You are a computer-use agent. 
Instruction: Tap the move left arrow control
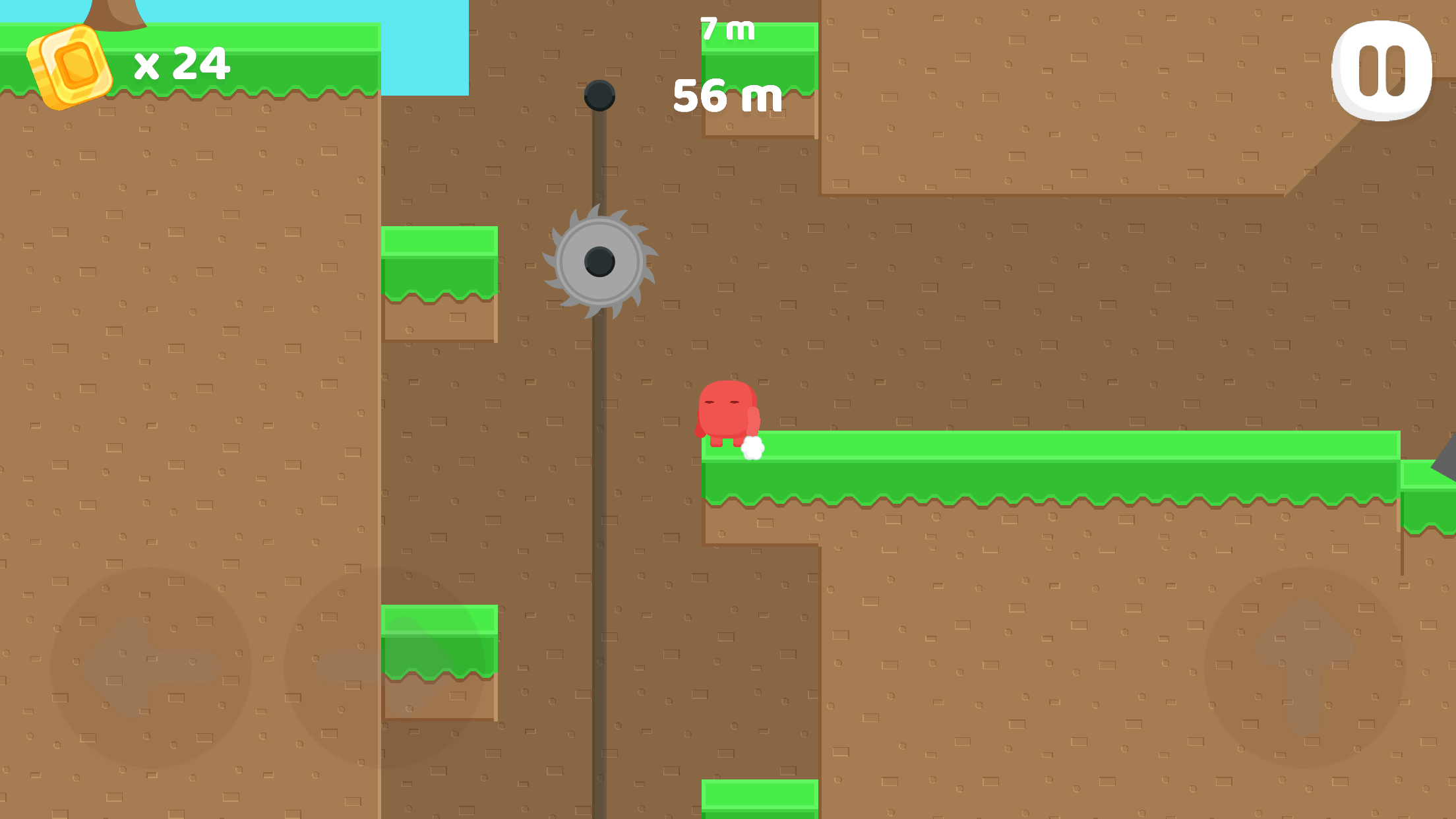click(151, 667)
